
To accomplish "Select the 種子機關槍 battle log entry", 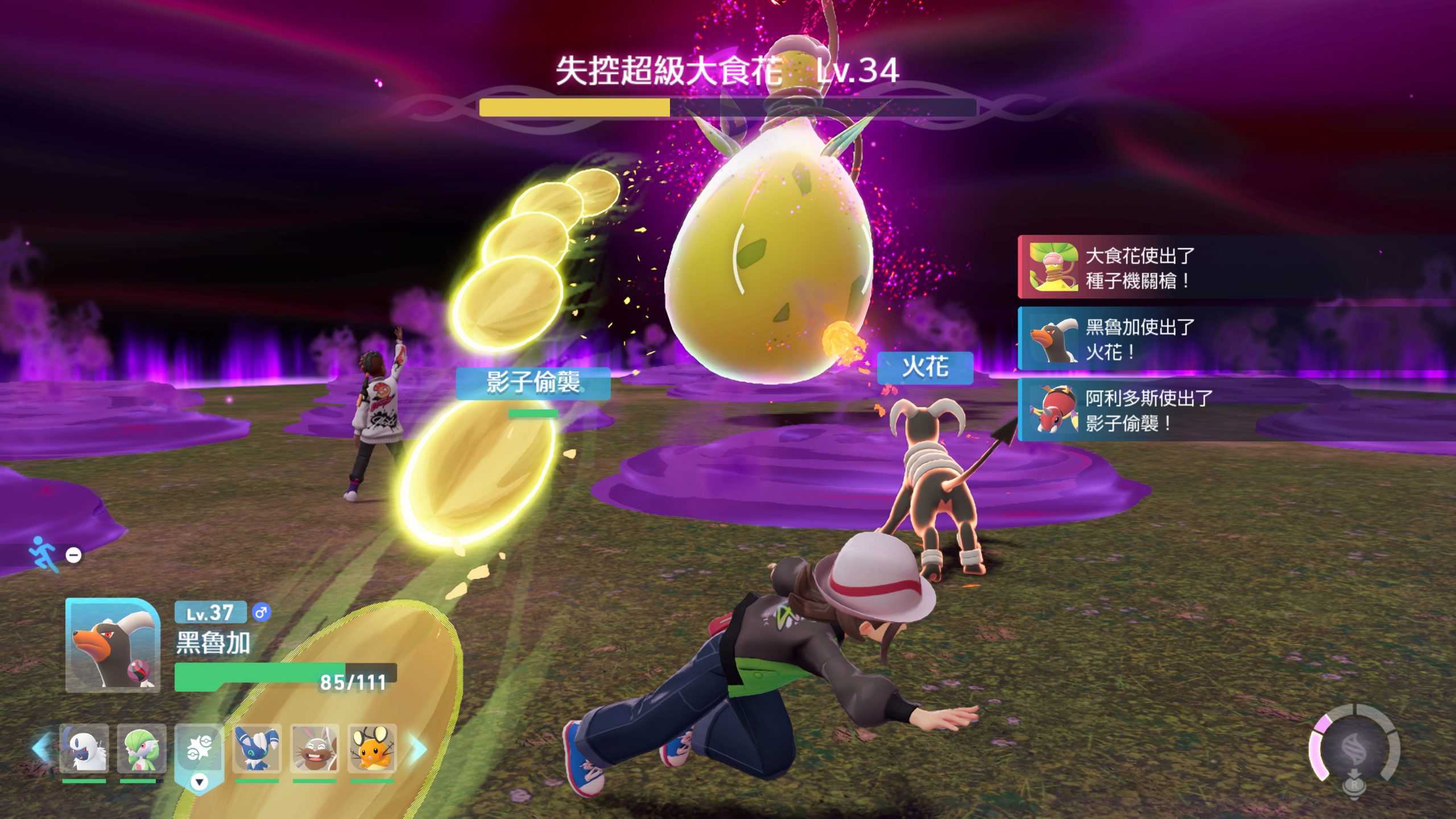I will (x=1234, y=267).
